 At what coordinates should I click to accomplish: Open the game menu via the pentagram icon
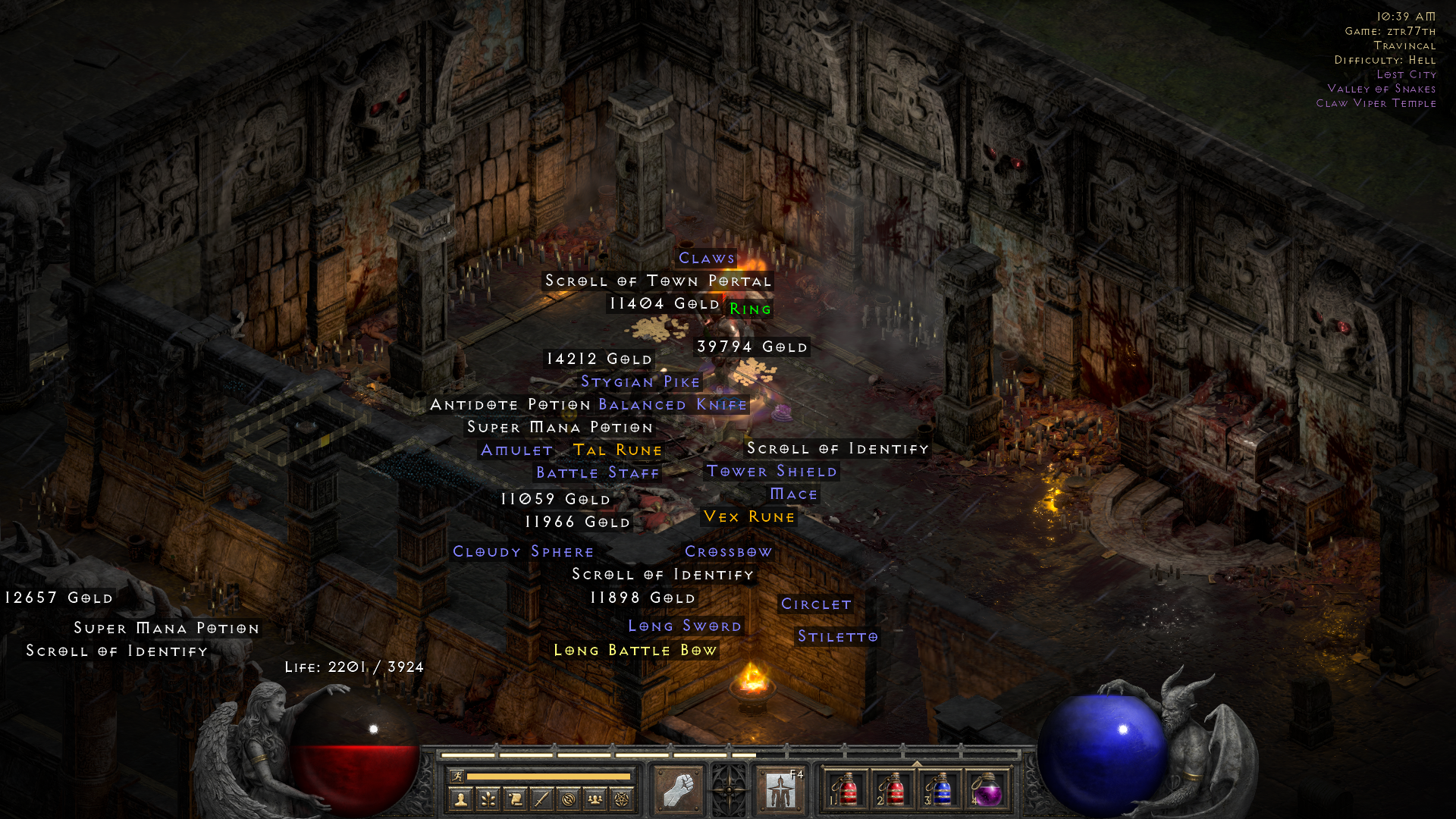[x=622, y=799]
